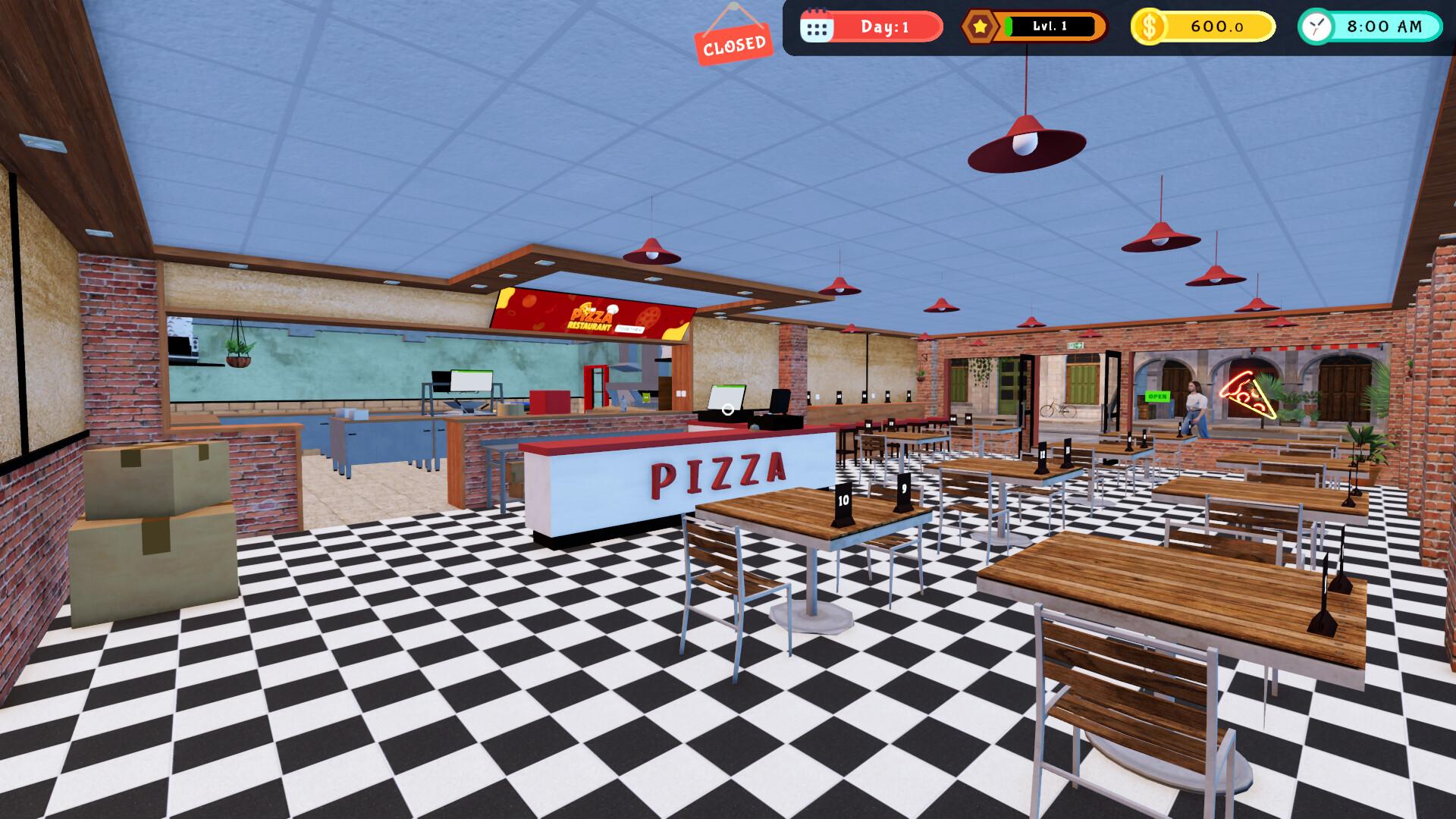Click the dollar coin money icon
The image size is (1456, 819).
pos(1149,27)
